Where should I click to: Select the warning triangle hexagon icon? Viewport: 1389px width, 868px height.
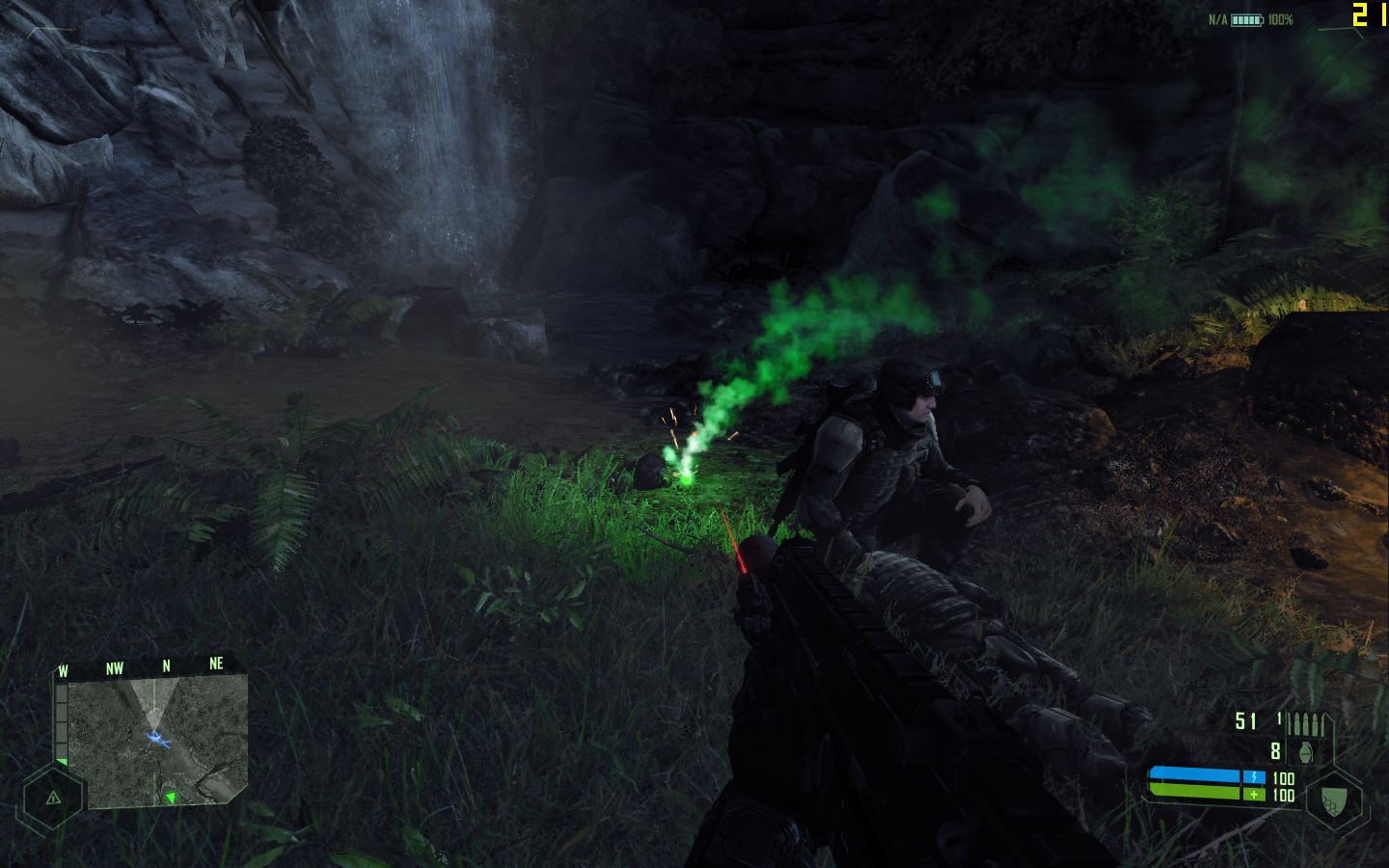pyautogui.click(x=52, y=798)
